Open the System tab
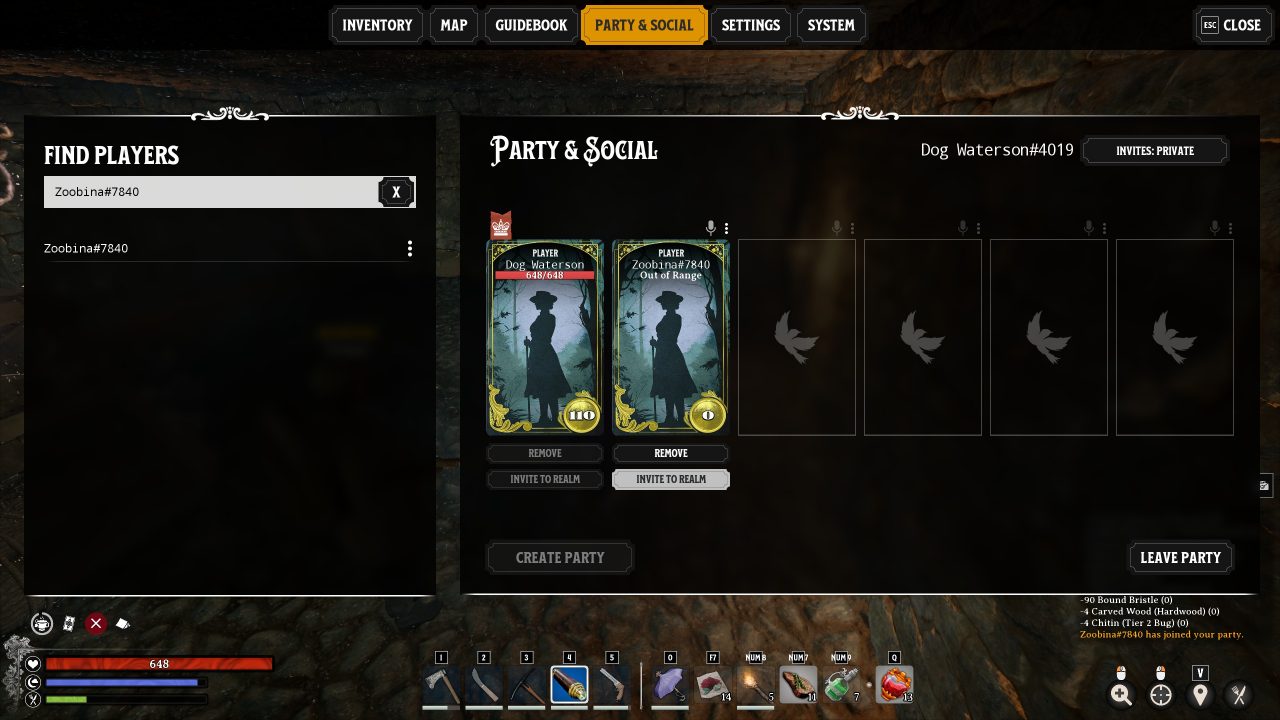1280x720 pixels. click(831, 25)
